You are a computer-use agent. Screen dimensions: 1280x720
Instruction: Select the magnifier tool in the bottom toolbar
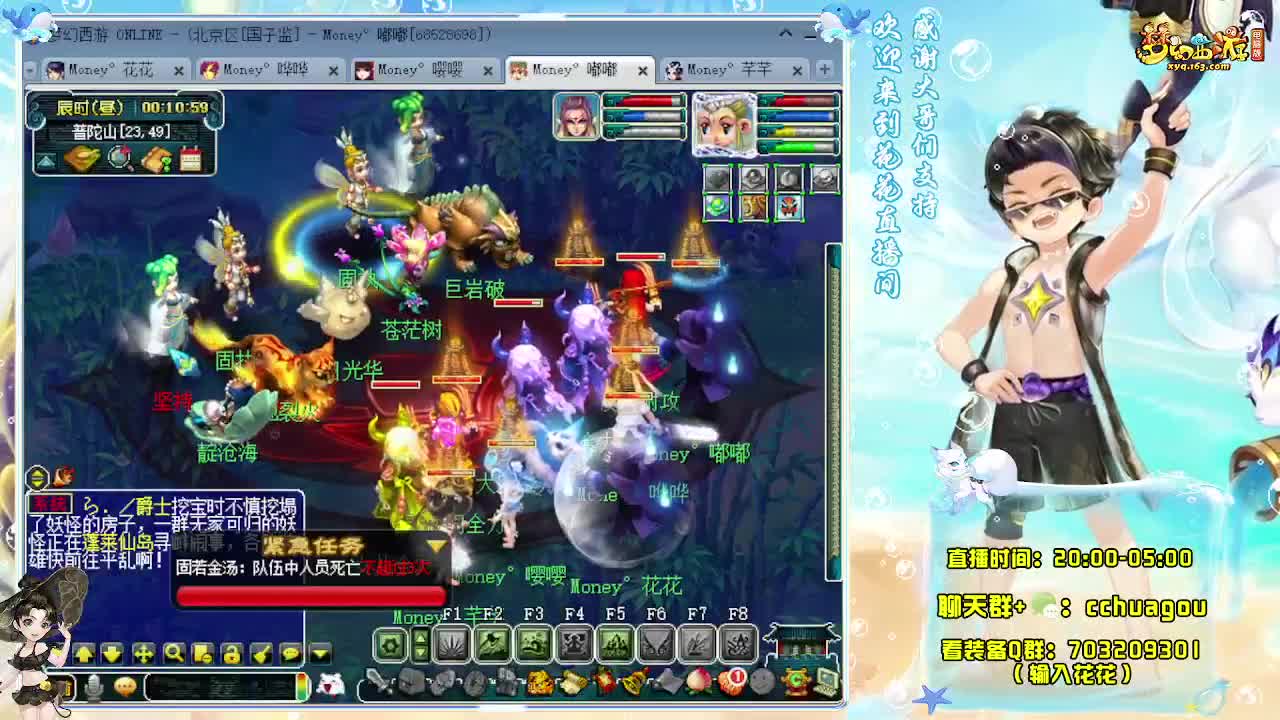tap(174, 654)
